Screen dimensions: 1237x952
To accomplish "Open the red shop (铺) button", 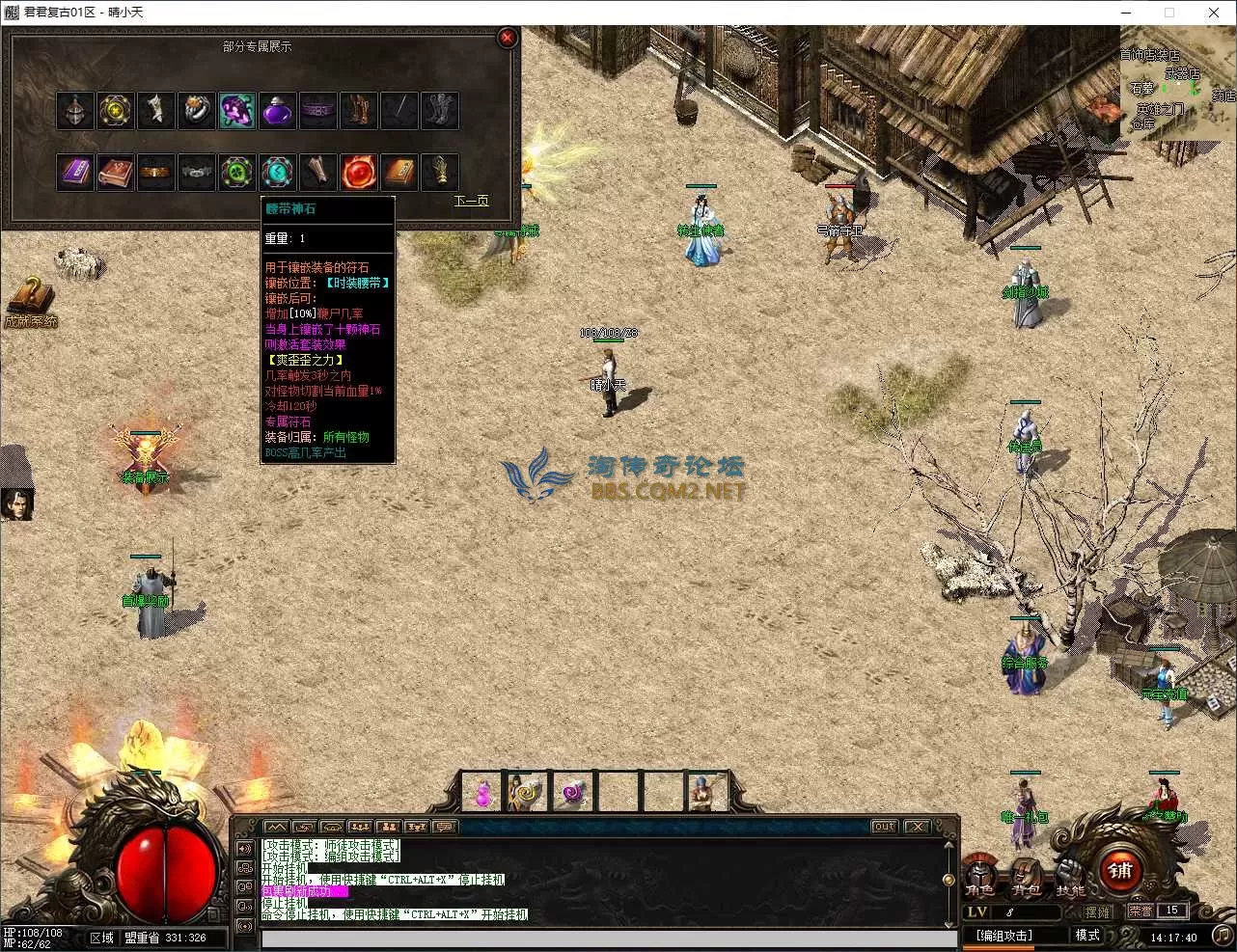I will coord(1119,869).
